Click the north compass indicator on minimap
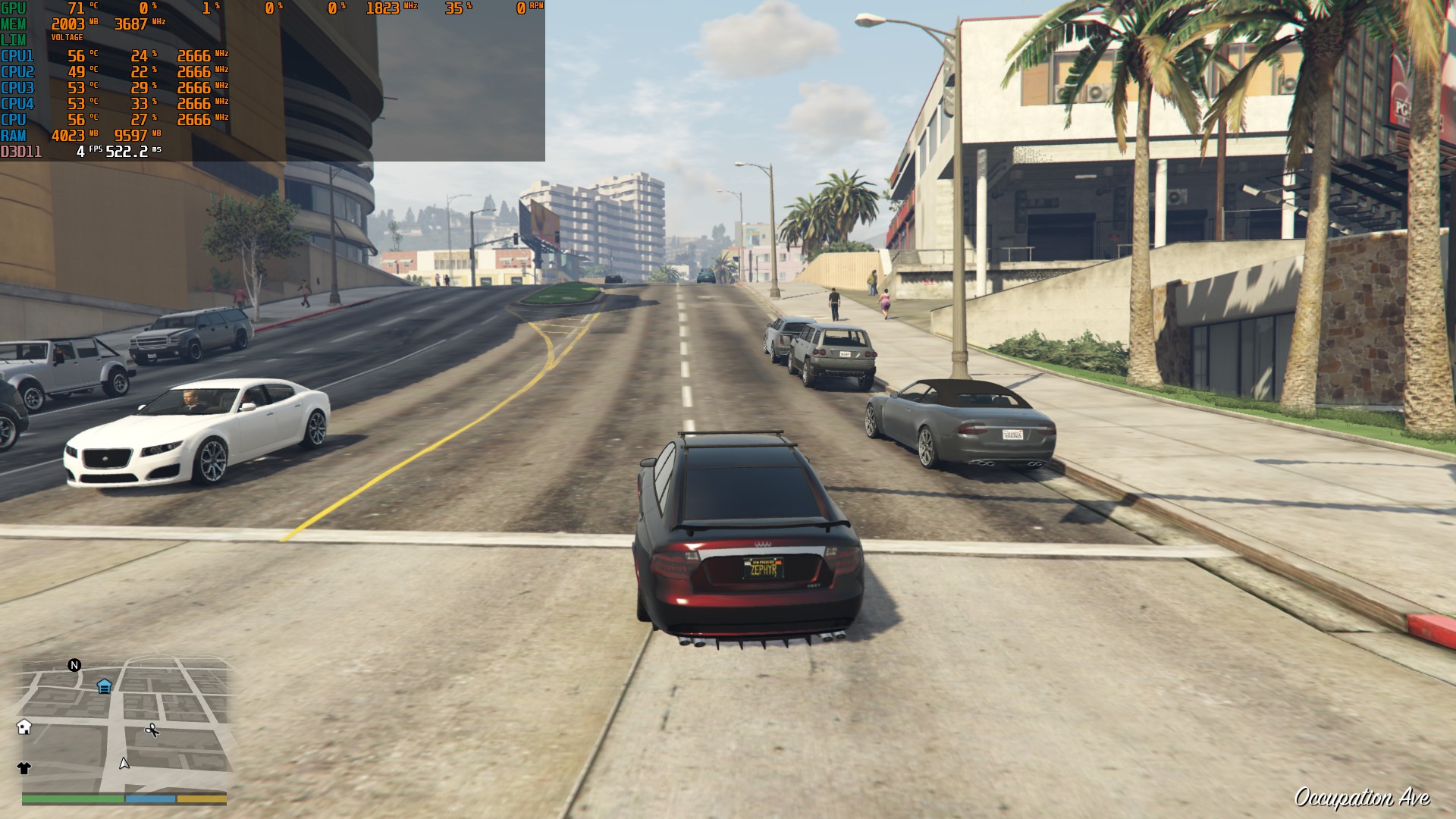Screen dimensions: 1456x819 74,665
